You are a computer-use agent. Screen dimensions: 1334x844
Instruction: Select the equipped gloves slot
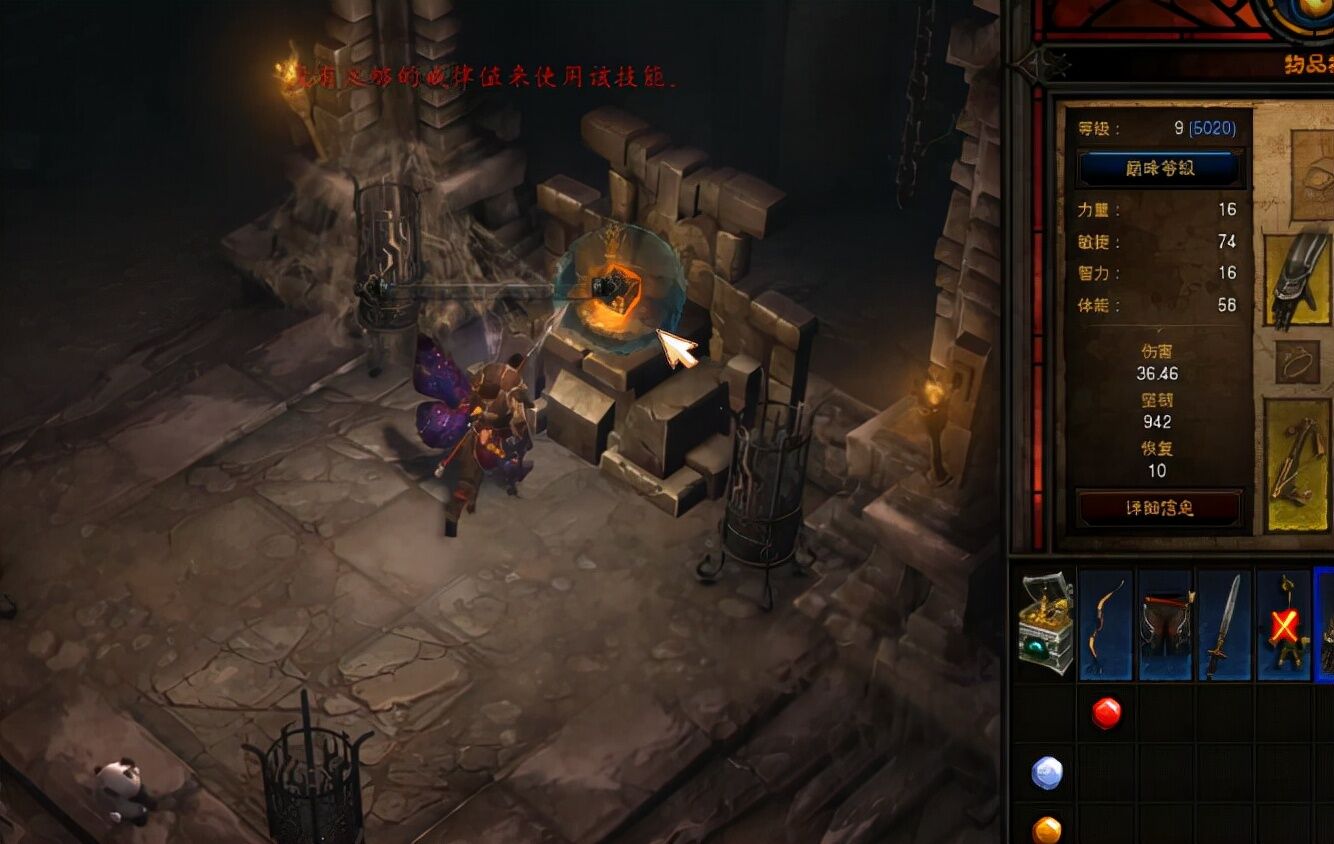point(1297,281)
